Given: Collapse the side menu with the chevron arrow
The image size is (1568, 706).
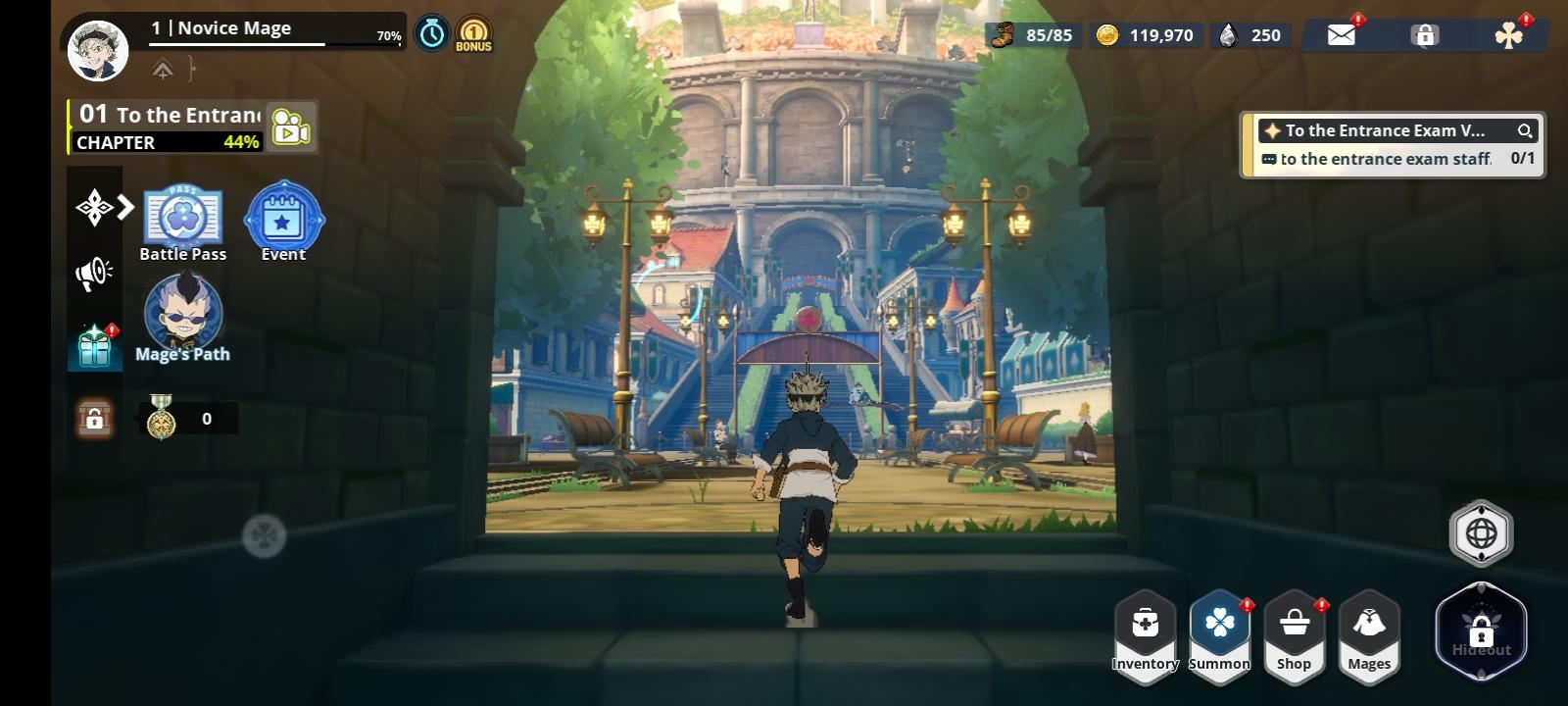Looking at the screenshot, I should [x=125, y=207].
